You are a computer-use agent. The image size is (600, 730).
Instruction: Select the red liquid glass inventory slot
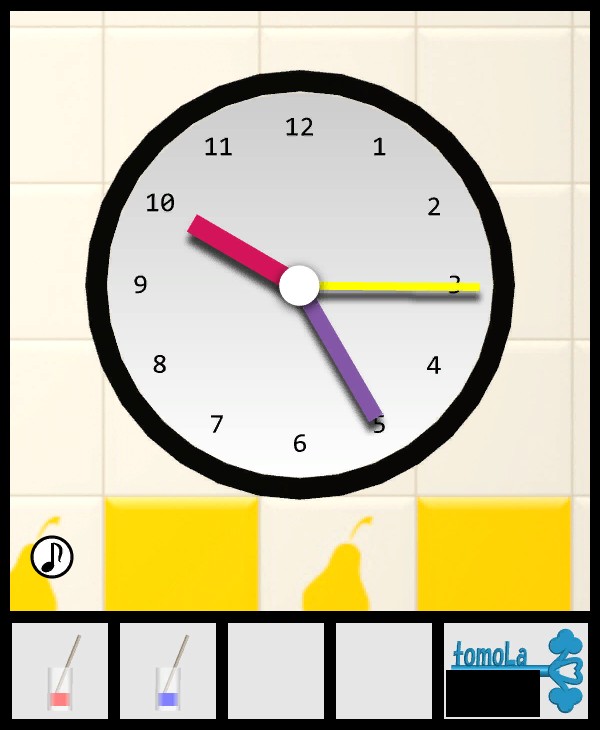pos(60,671)
